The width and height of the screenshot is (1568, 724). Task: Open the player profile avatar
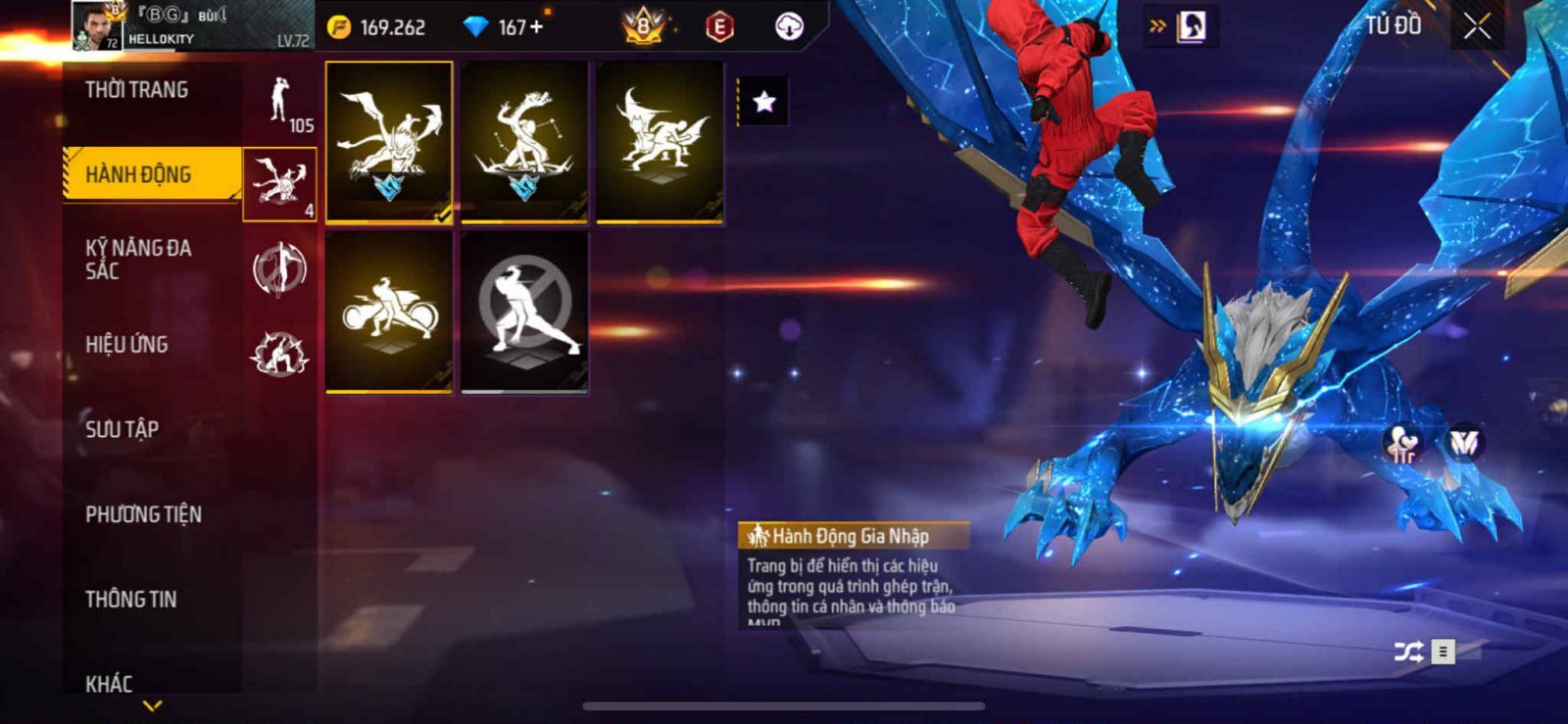pos(96,26)
